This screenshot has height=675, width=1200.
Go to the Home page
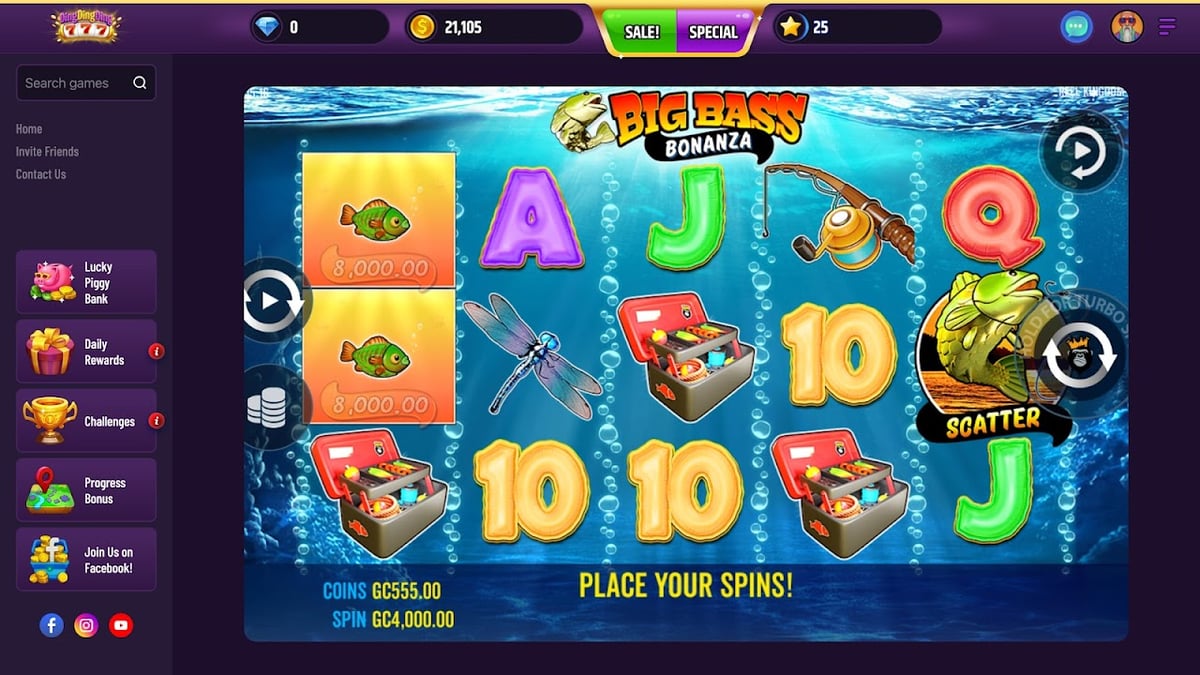[29, 129]
